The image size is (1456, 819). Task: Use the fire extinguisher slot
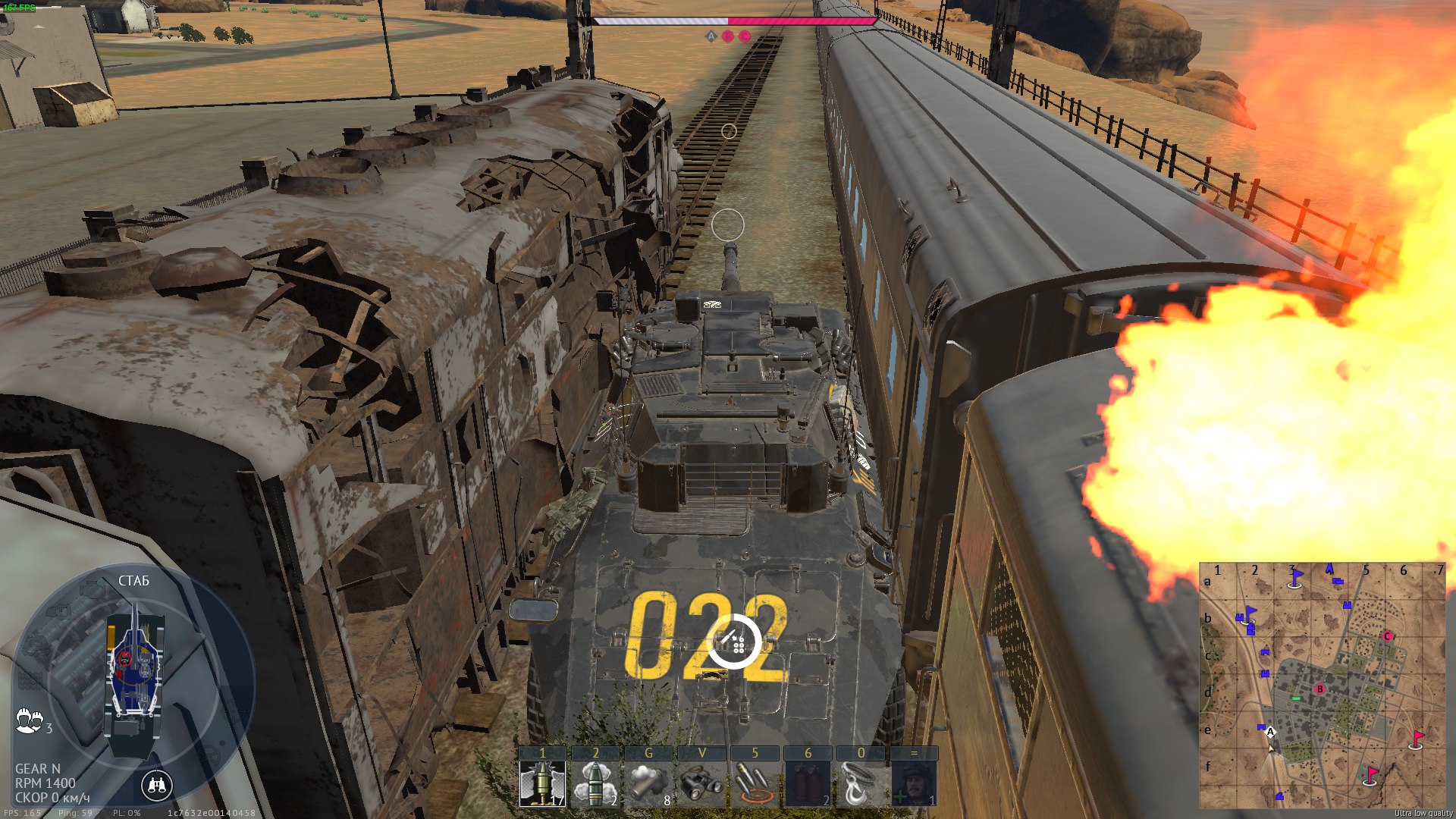(x=808, y=783)
